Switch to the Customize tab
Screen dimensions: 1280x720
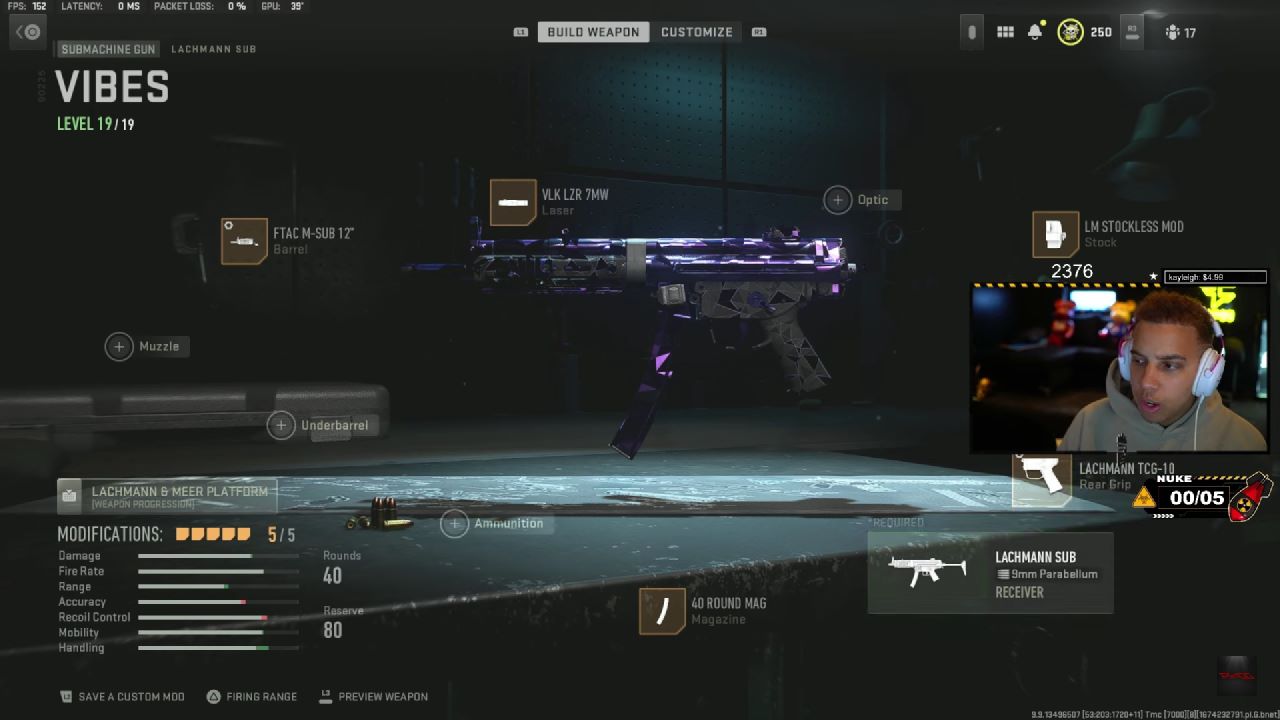point(697,31)
